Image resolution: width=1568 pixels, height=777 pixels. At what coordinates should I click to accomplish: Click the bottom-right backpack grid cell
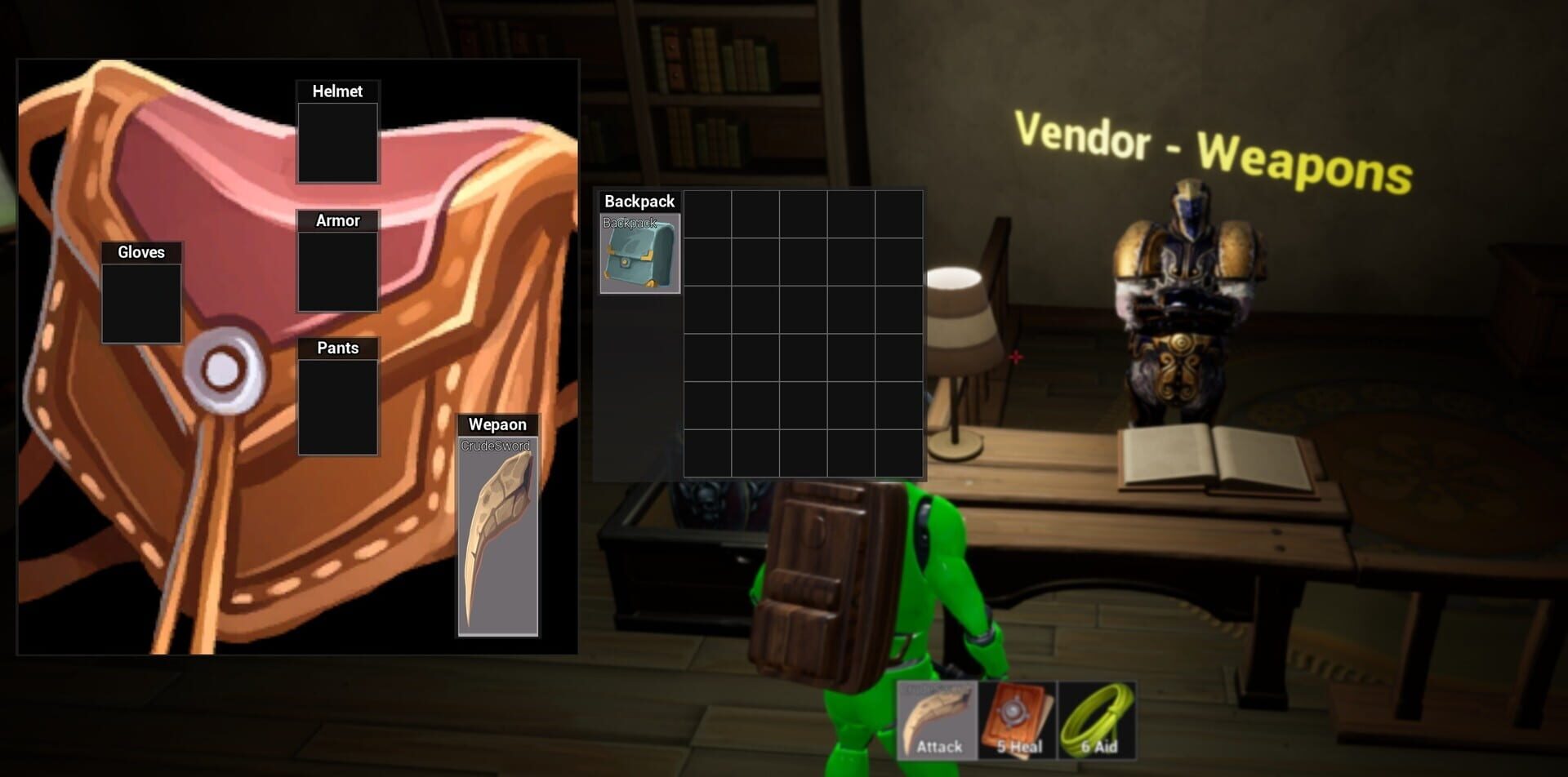click(898, 453)
